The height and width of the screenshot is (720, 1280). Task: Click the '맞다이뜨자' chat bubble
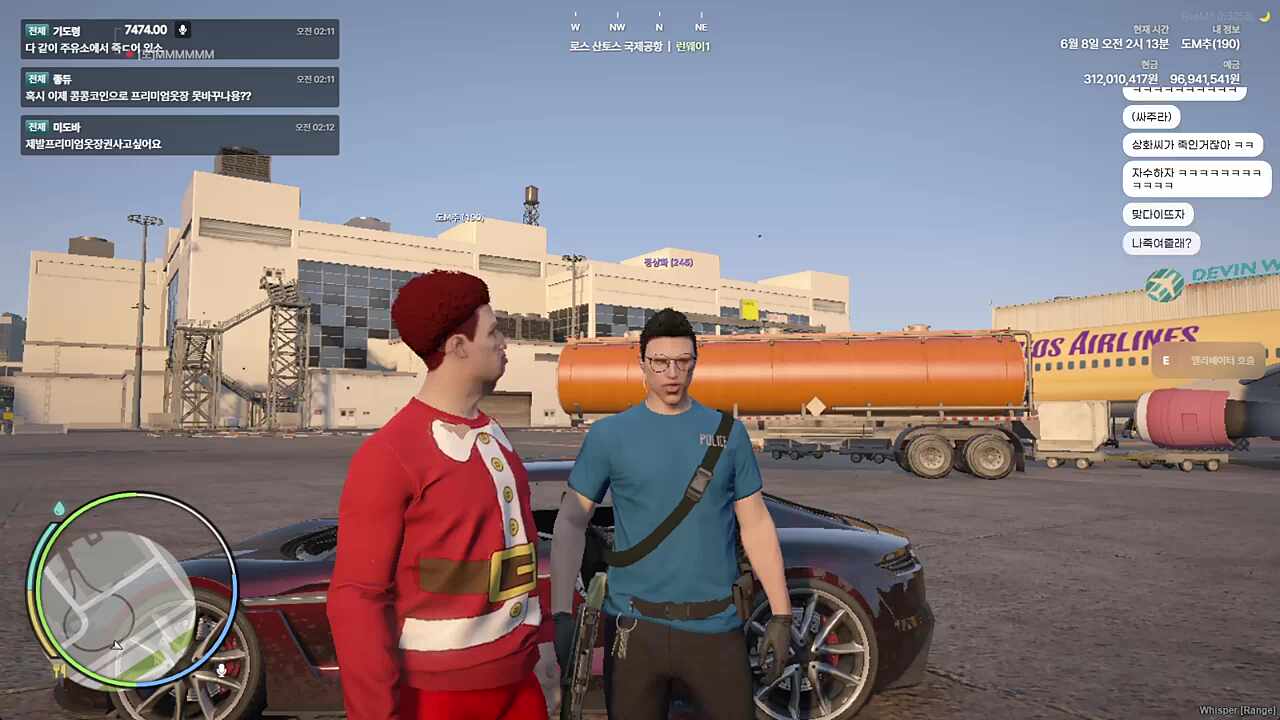[1158, 214]
